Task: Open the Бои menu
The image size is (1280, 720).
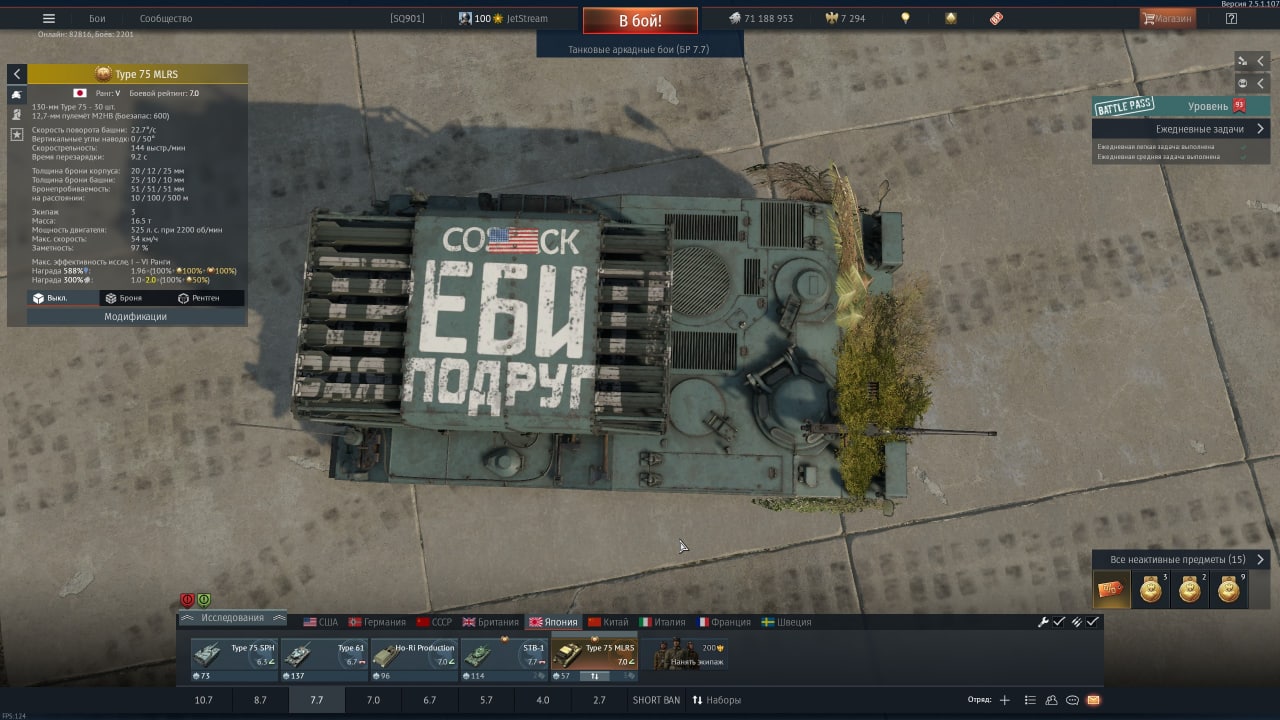Action: (x=97, y=18)
